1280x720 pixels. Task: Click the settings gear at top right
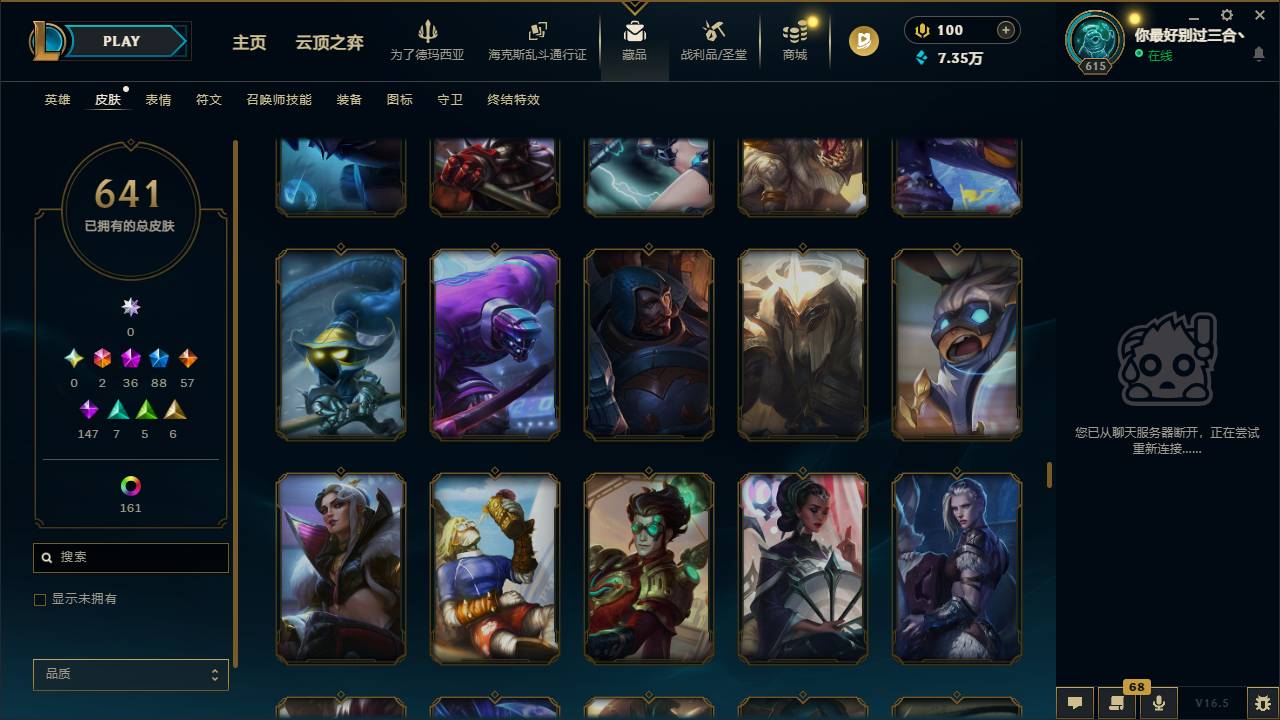click(1225, 15)
